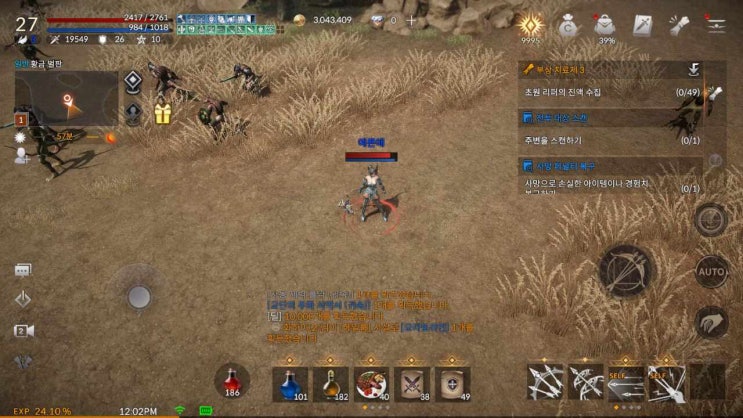Open the chat speech bubble icon

[x=23, y=269]
